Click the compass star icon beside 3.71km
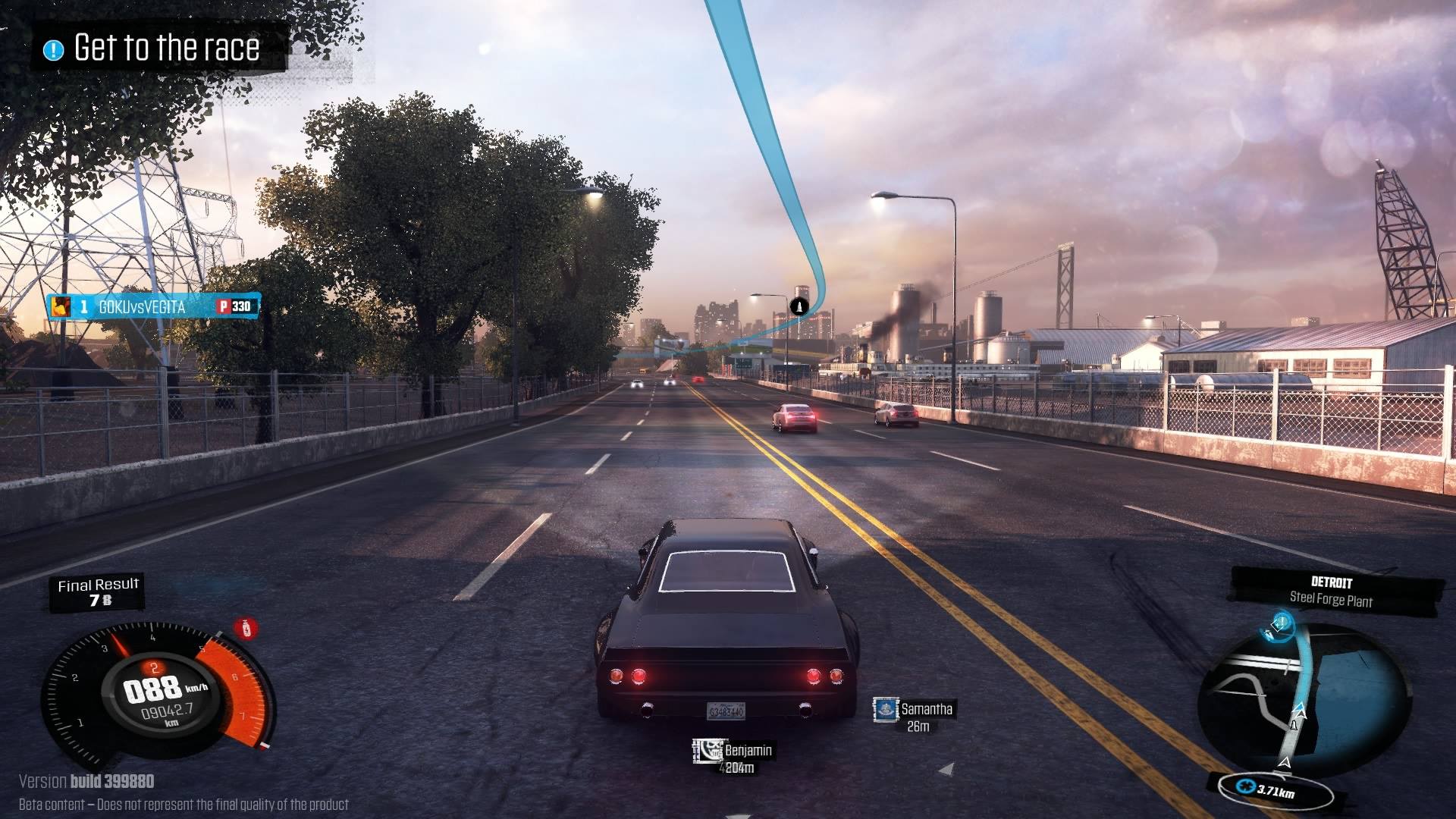 point(1247,787)
